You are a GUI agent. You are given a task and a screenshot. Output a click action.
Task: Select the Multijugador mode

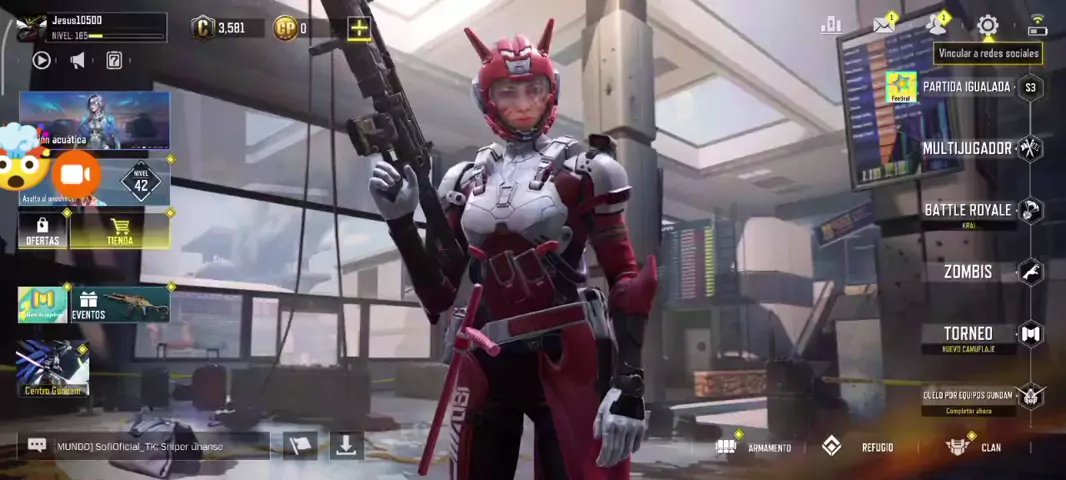(968, 148)
